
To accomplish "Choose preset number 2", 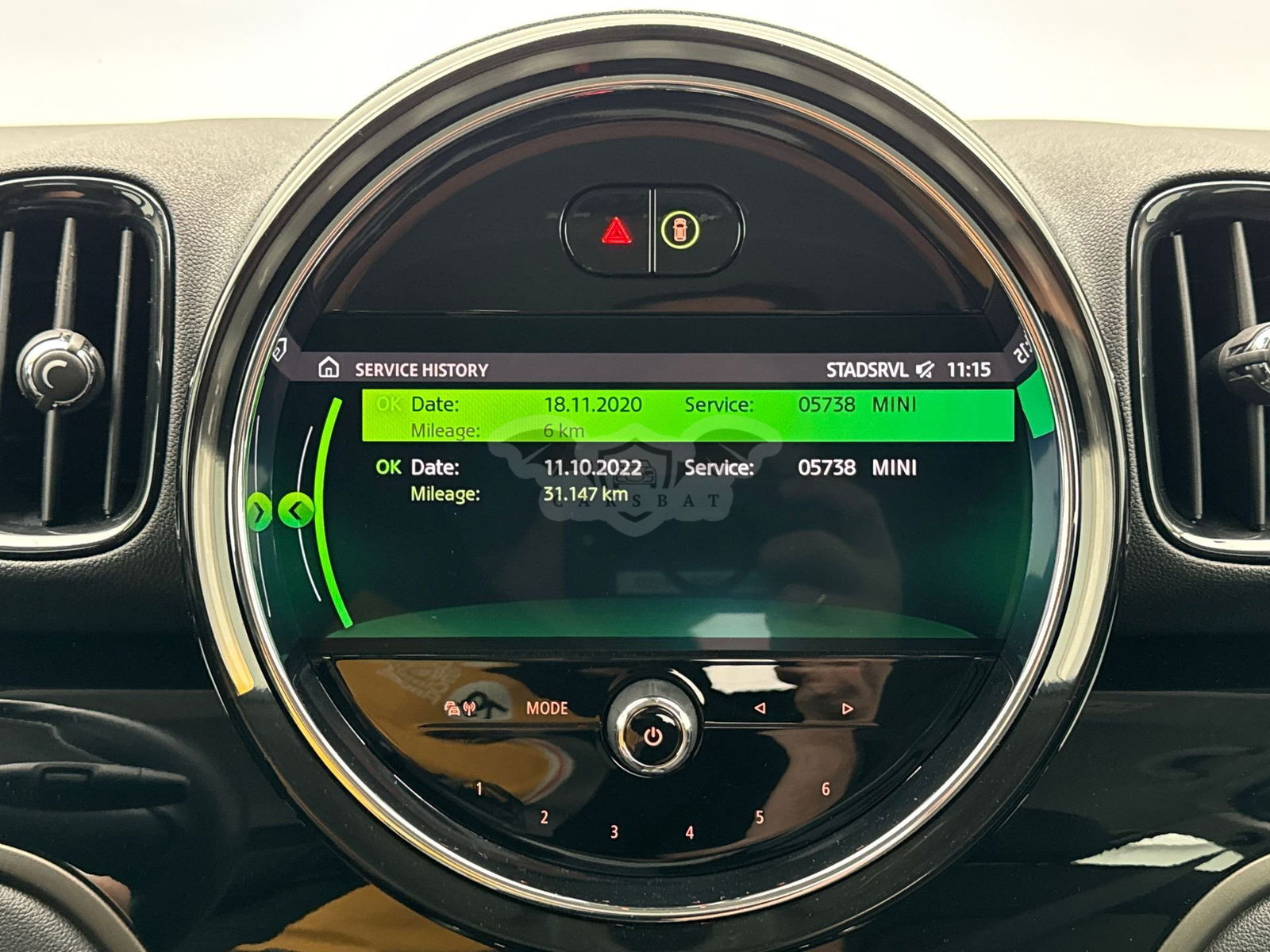I will click(545, 817).
